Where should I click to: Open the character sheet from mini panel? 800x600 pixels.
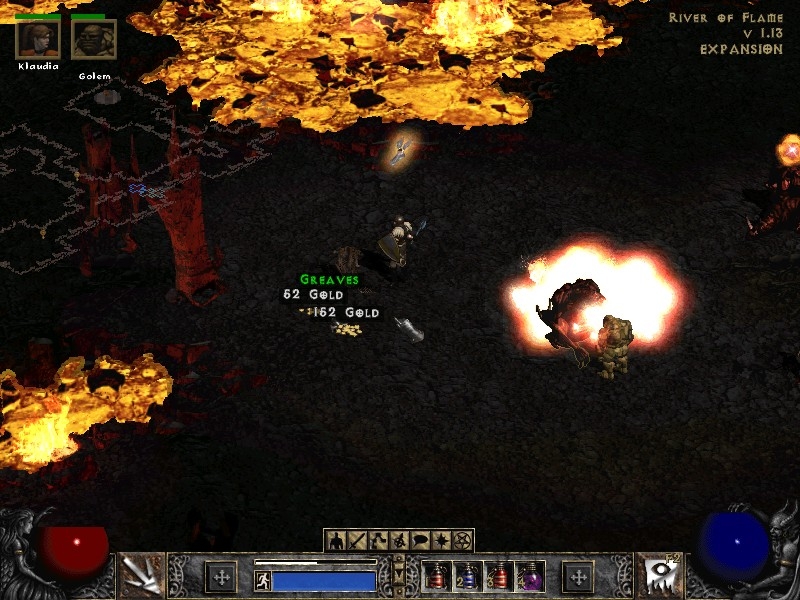[335, 541]
